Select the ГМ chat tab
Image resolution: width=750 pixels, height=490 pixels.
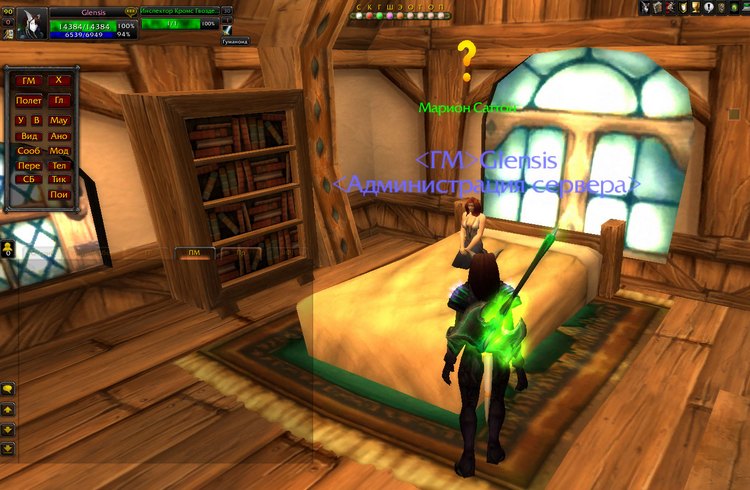click(x=194, y=253)
